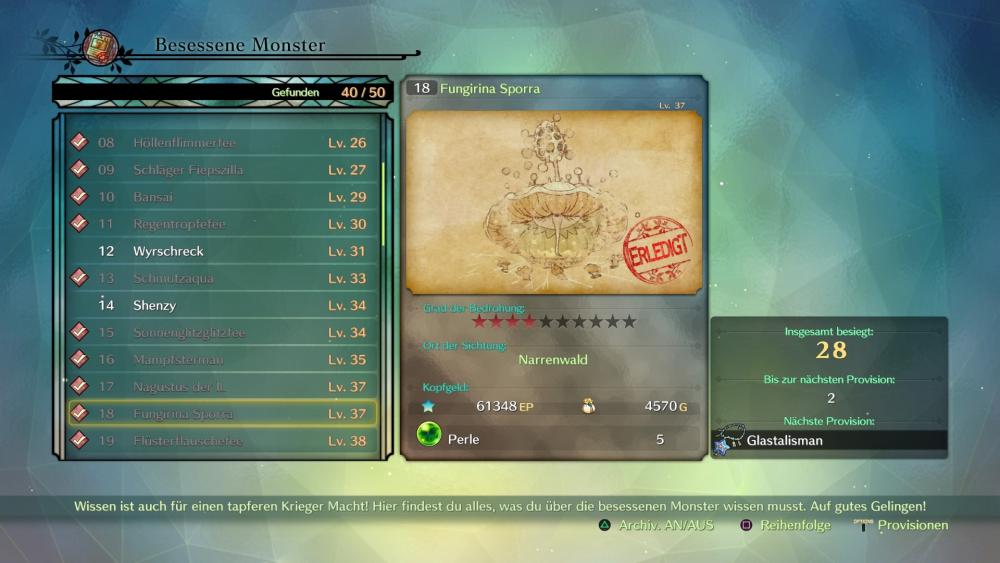Select monster 19 Flüsterflauschefee
Viewport: 1000px width, 563px height.
222,440
